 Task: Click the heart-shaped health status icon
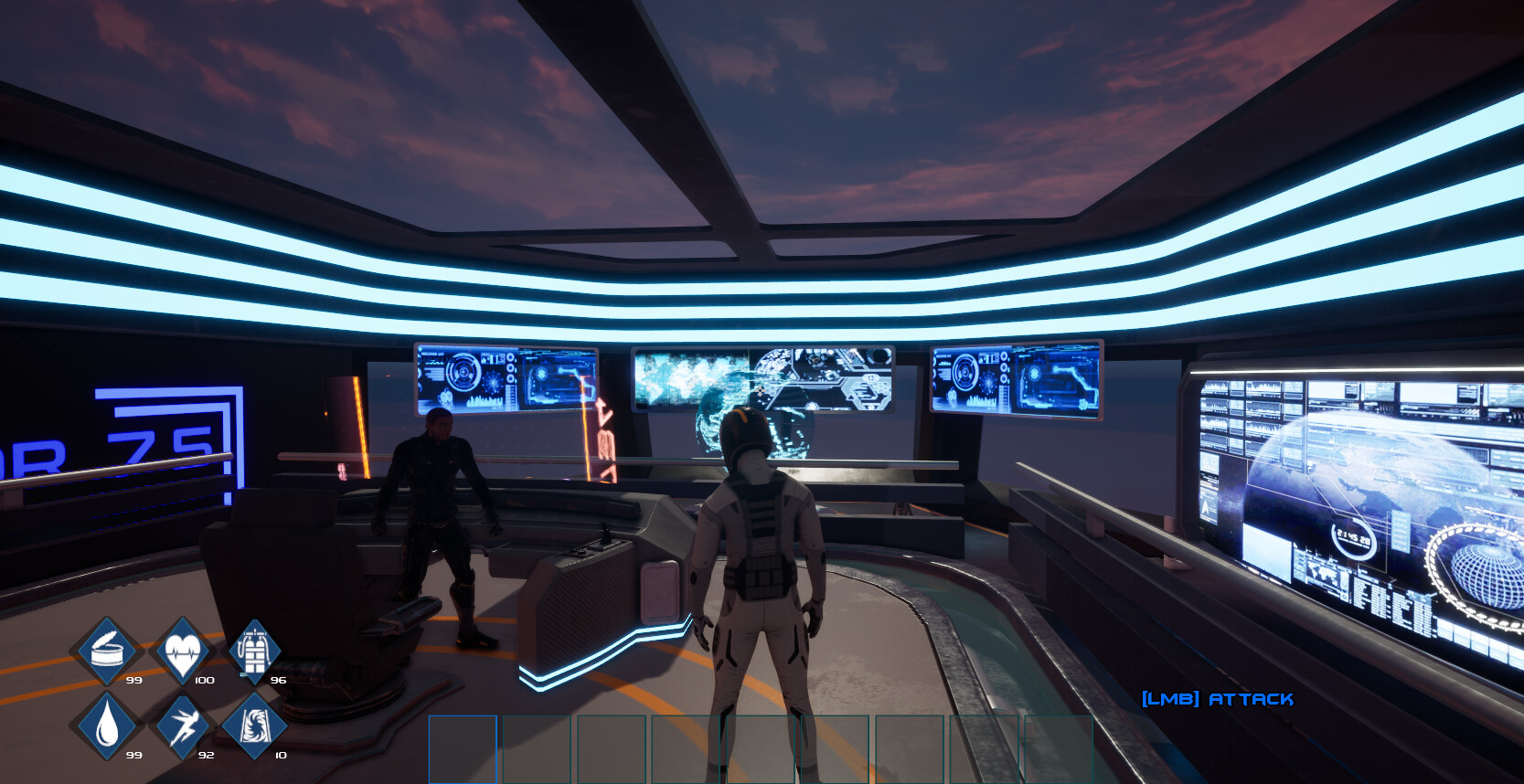pyautogui.click(x=181, y=649)
